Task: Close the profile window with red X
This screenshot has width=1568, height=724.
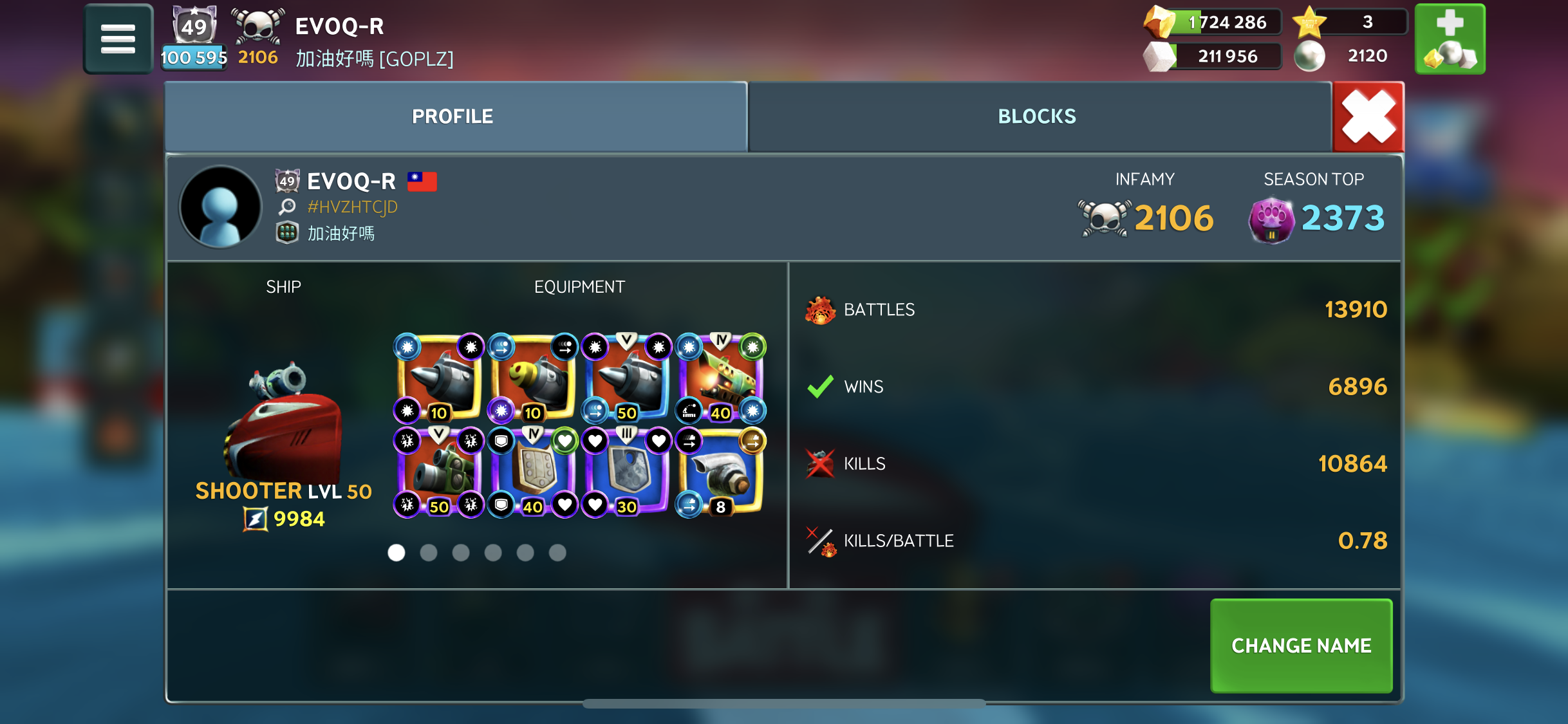Action: pos(1368,116)
